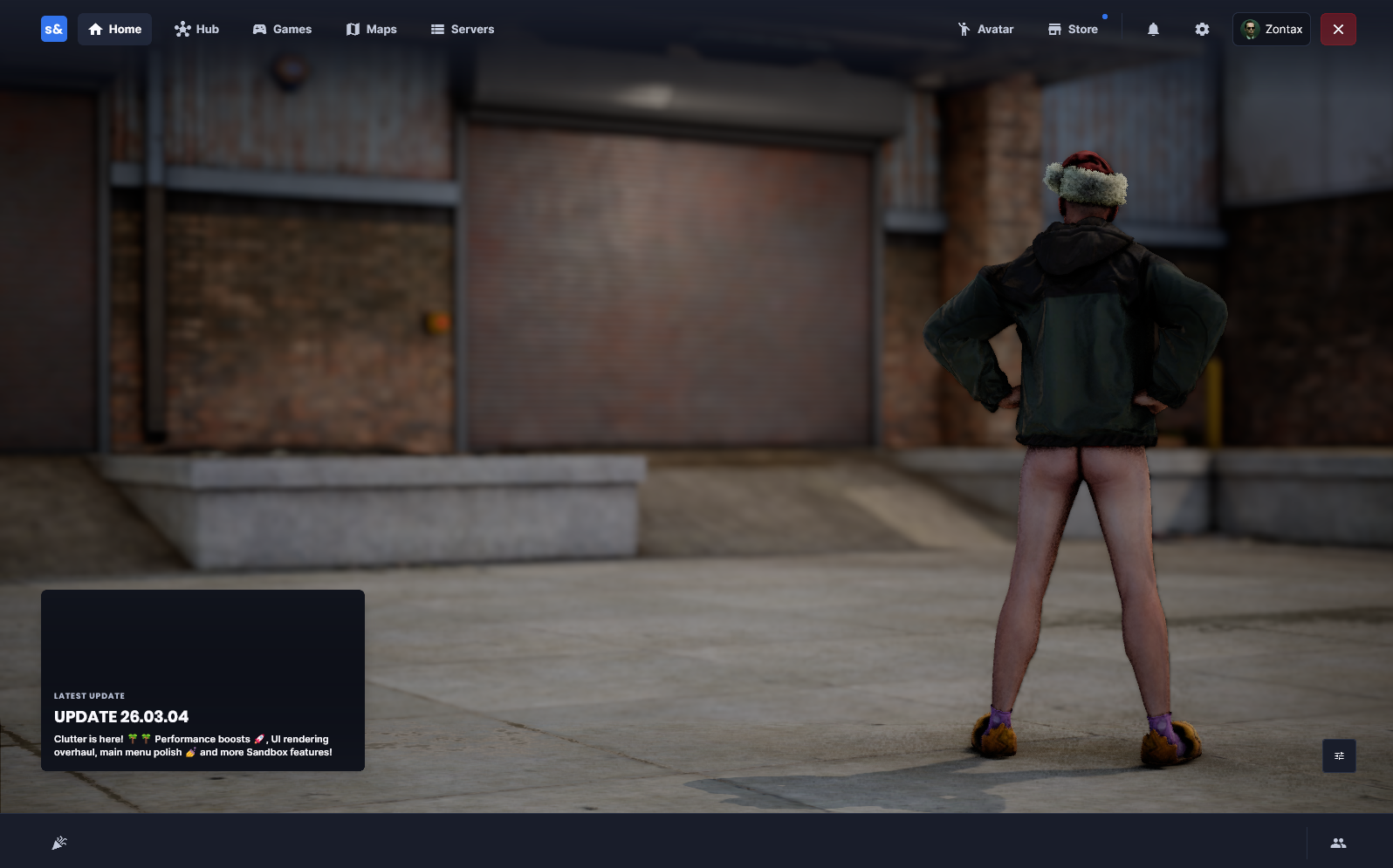The image size is (1393, 868).
Task: Visit the Store page
Action: click(x=1073, y=29)
